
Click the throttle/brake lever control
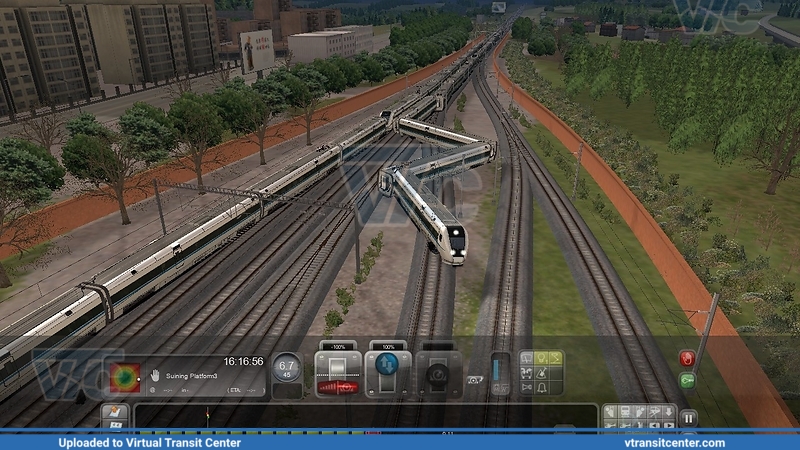[337, 372]
